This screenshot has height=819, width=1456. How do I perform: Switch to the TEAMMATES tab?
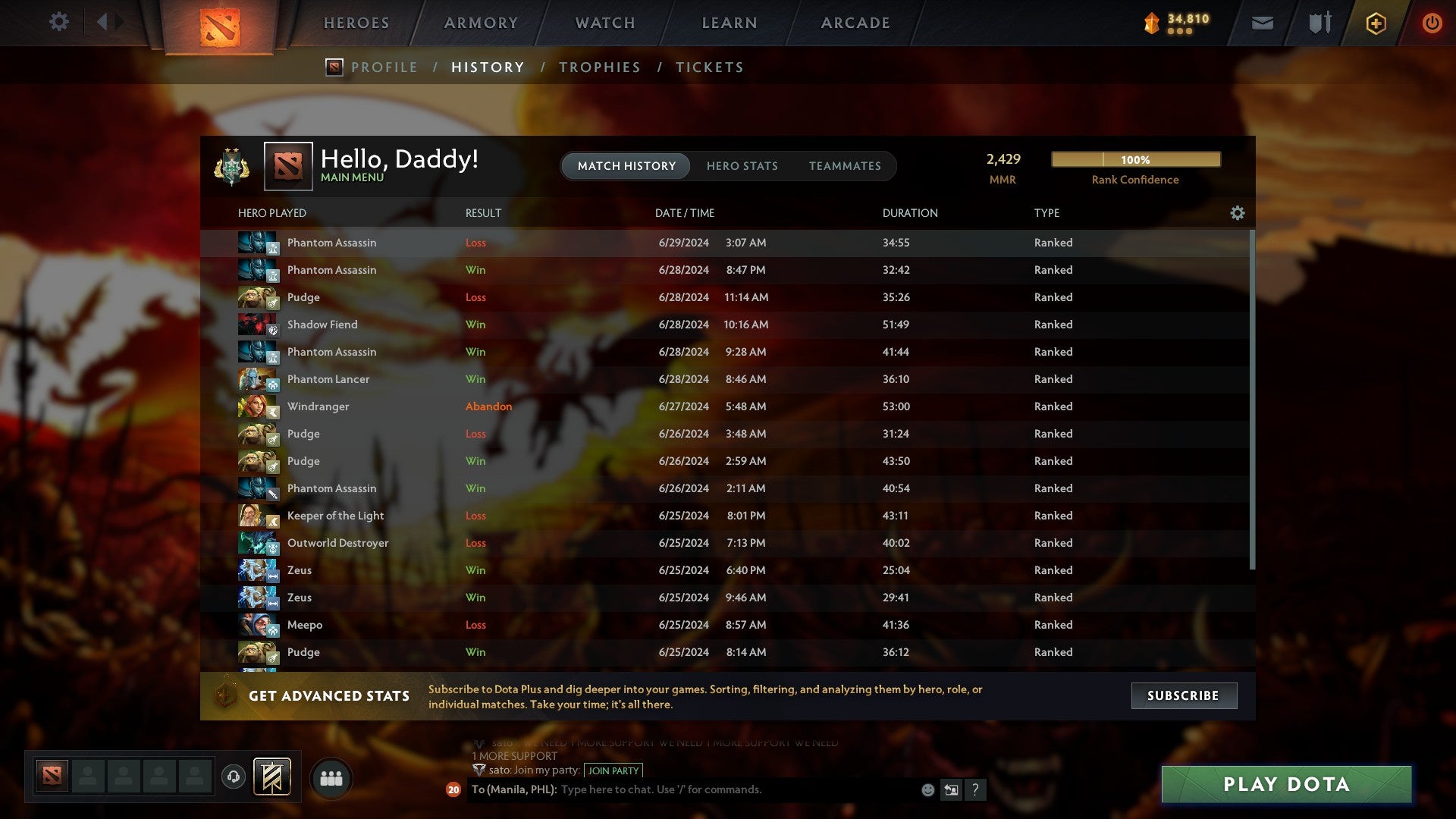[846, 165]
